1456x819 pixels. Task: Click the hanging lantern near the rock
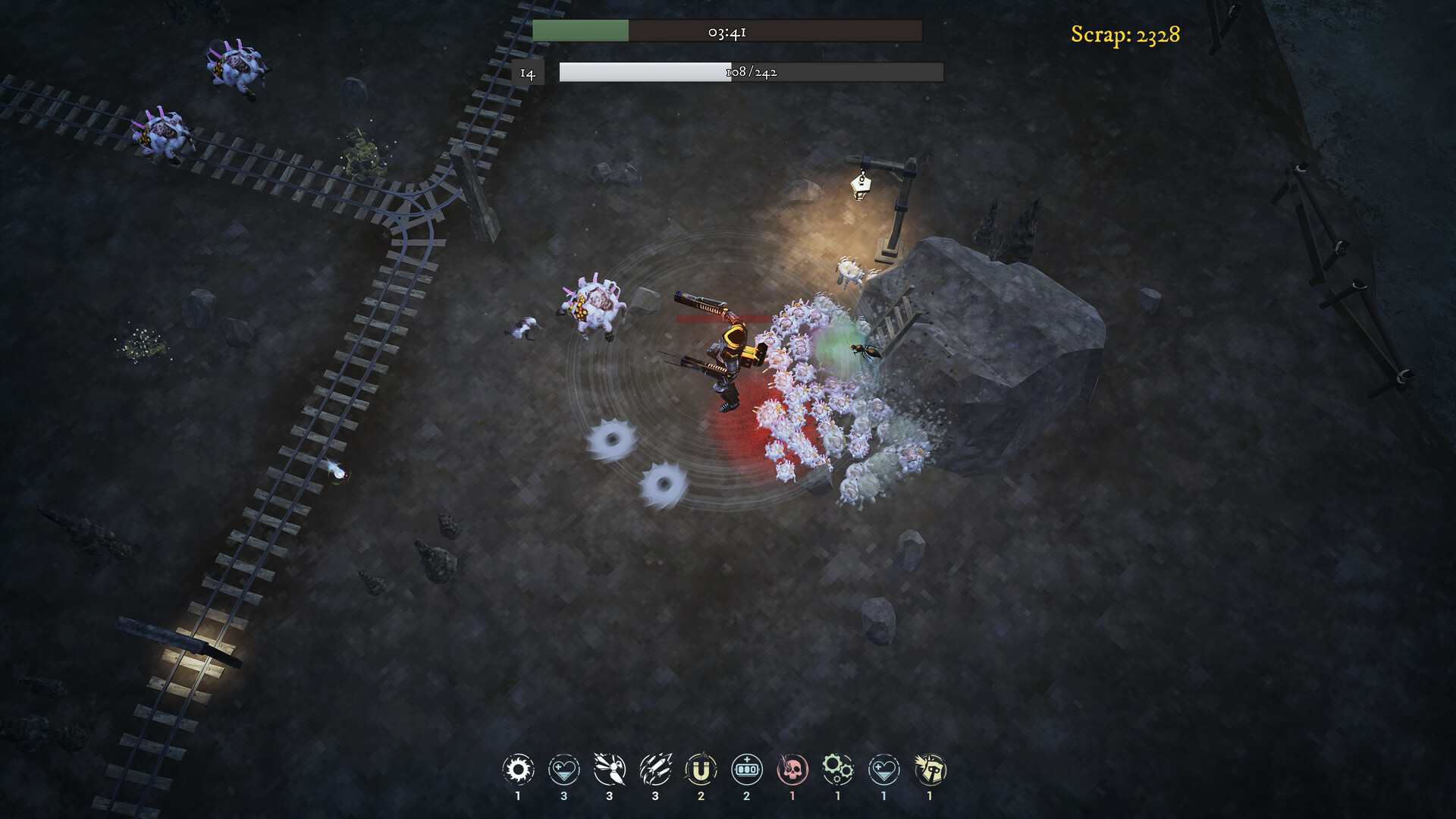(x=860, y=187)
